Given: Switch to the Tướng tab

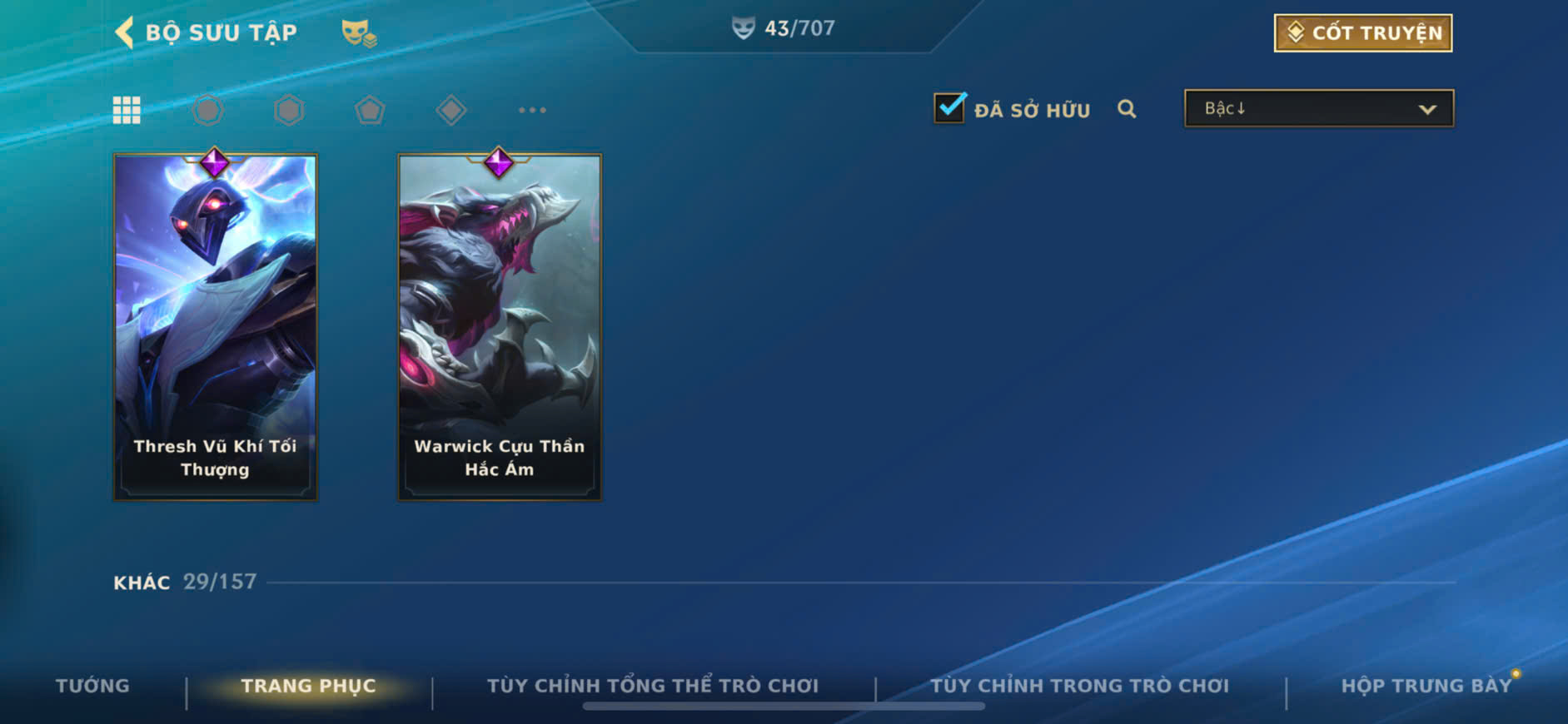Looking at the screenshot, I should [92, 686].
